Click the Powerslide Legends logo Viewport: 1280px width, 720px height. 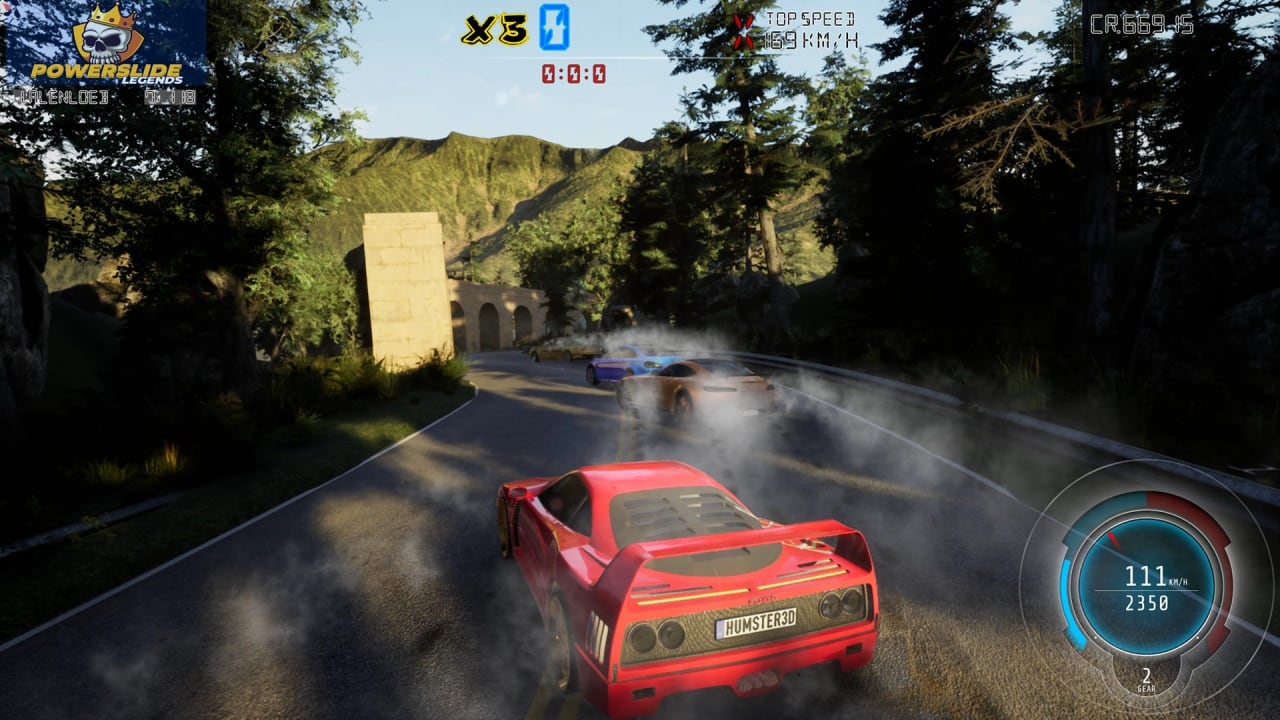(105, 45)
